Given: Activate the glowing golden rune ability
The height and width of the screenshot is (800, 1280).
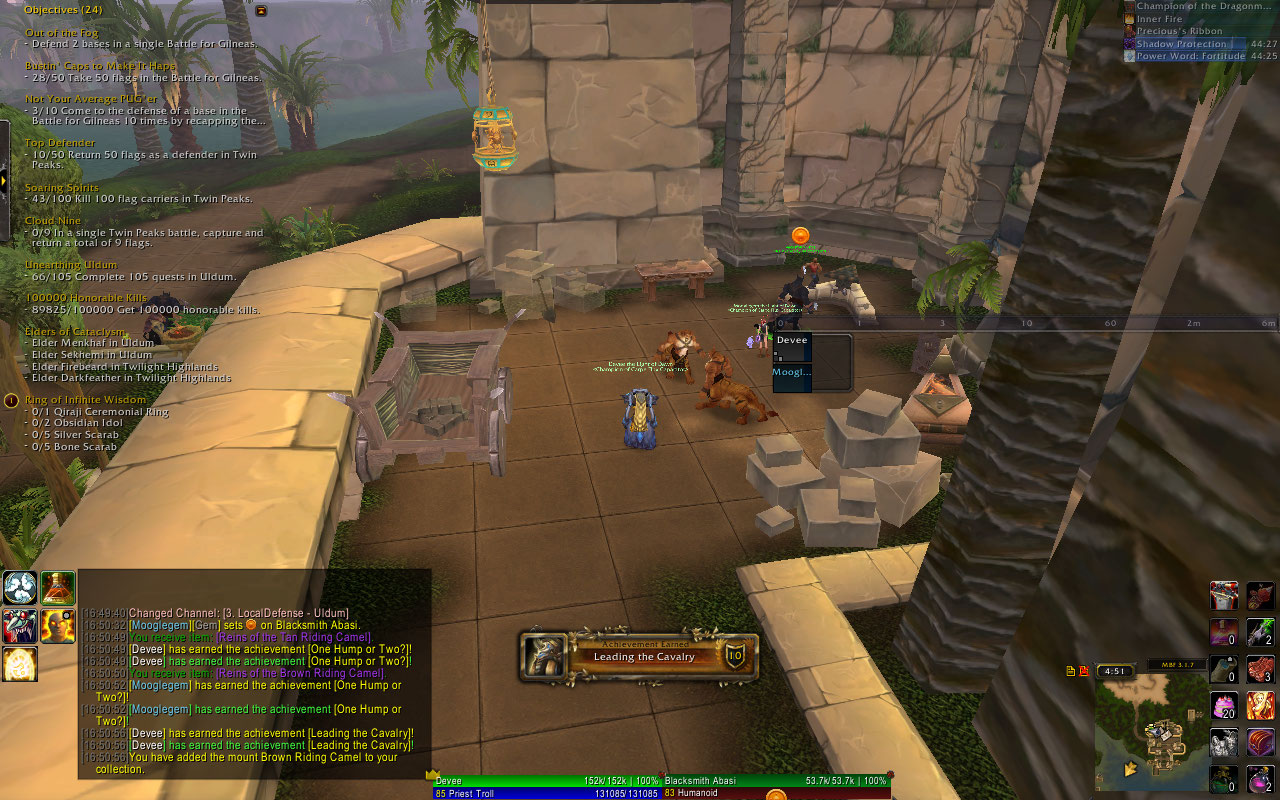Looking at the screenshot, I should pyautogui.click(x=20, y=664).
